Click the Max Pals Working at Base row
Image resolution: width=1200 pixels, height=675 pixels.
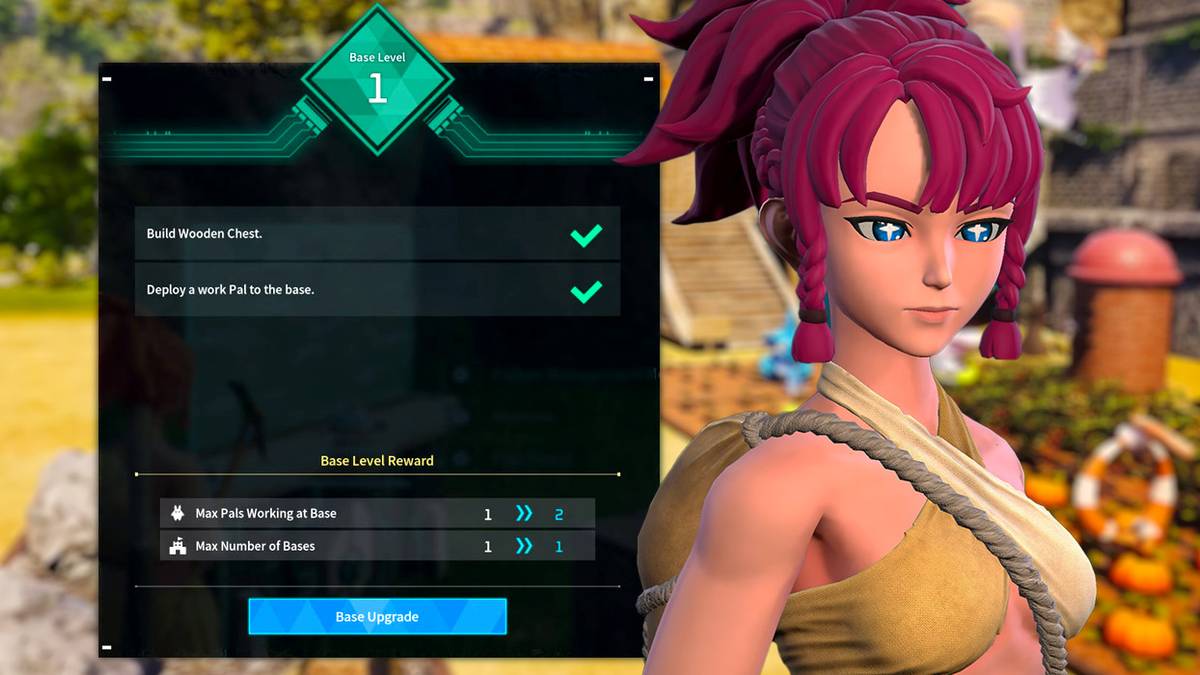[377, 514]
